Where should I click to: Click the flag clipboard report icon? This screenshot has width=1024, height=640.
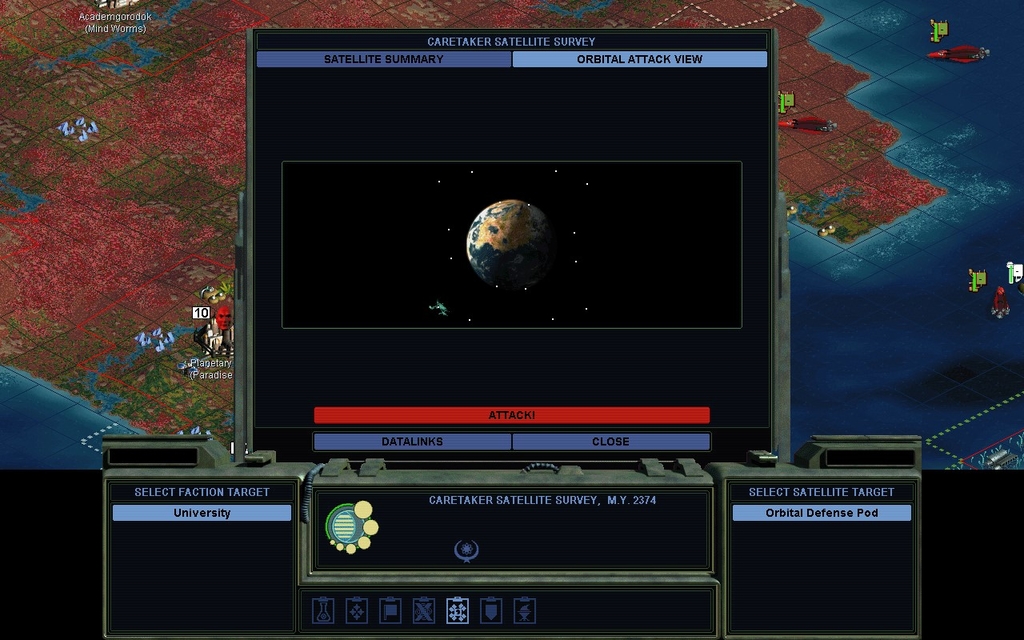pyautogui.click(x=390, y=610)
